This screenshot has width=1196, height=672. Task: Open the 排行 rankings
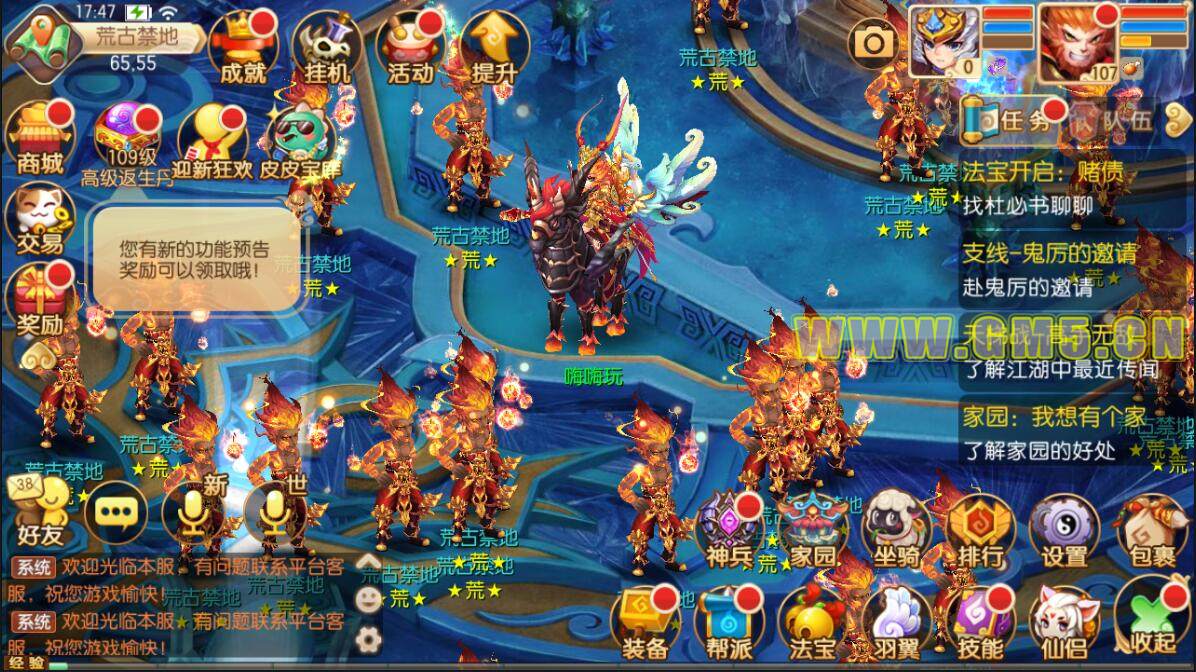tap(980, 530)
